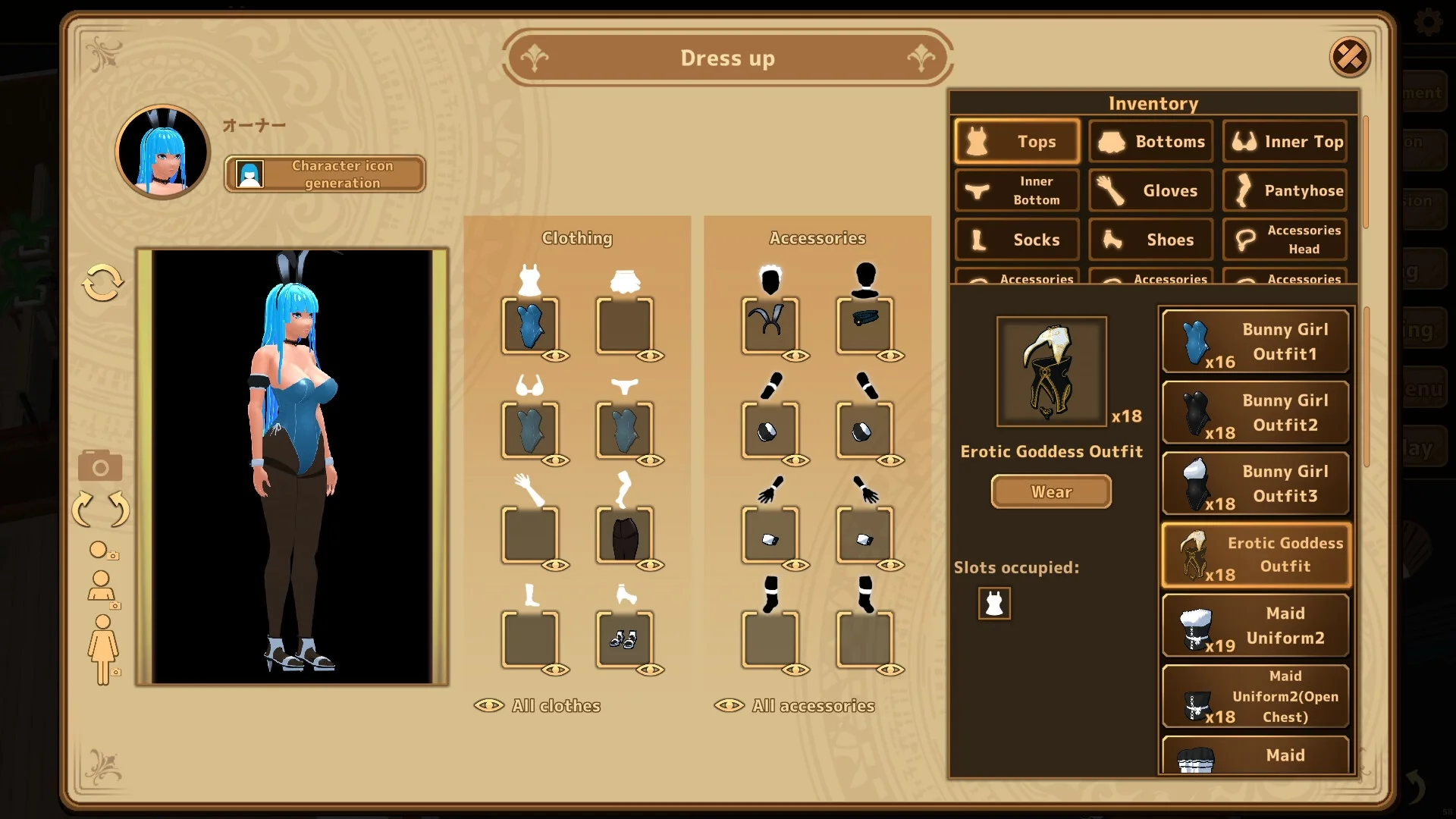Select the Maid Uniform2 inventory row

point(1256,626)
